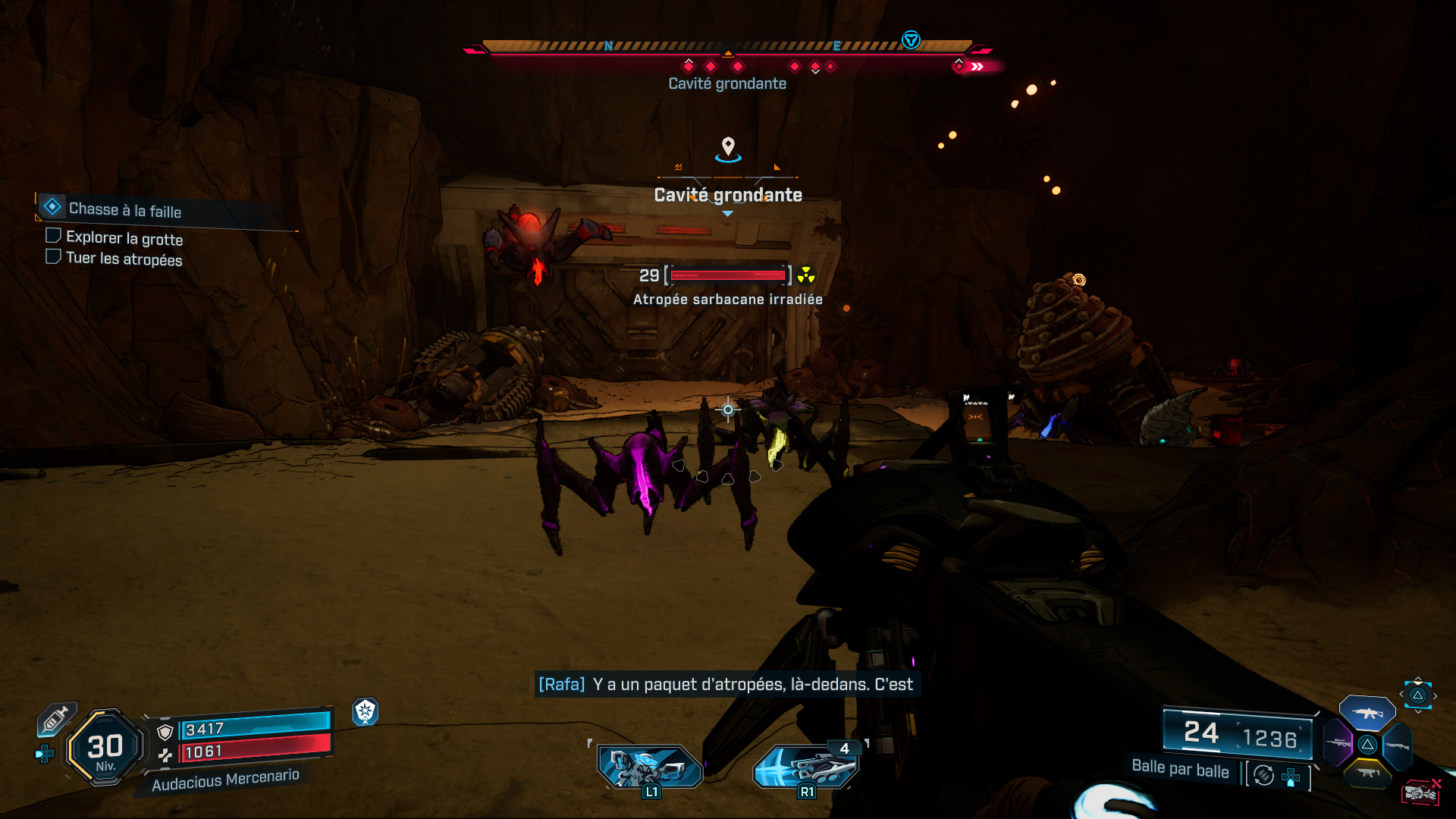Select the "Chasse à la faille" quest tracker title
Viewport: 1456px width, 819px height.
click(125, 210)
